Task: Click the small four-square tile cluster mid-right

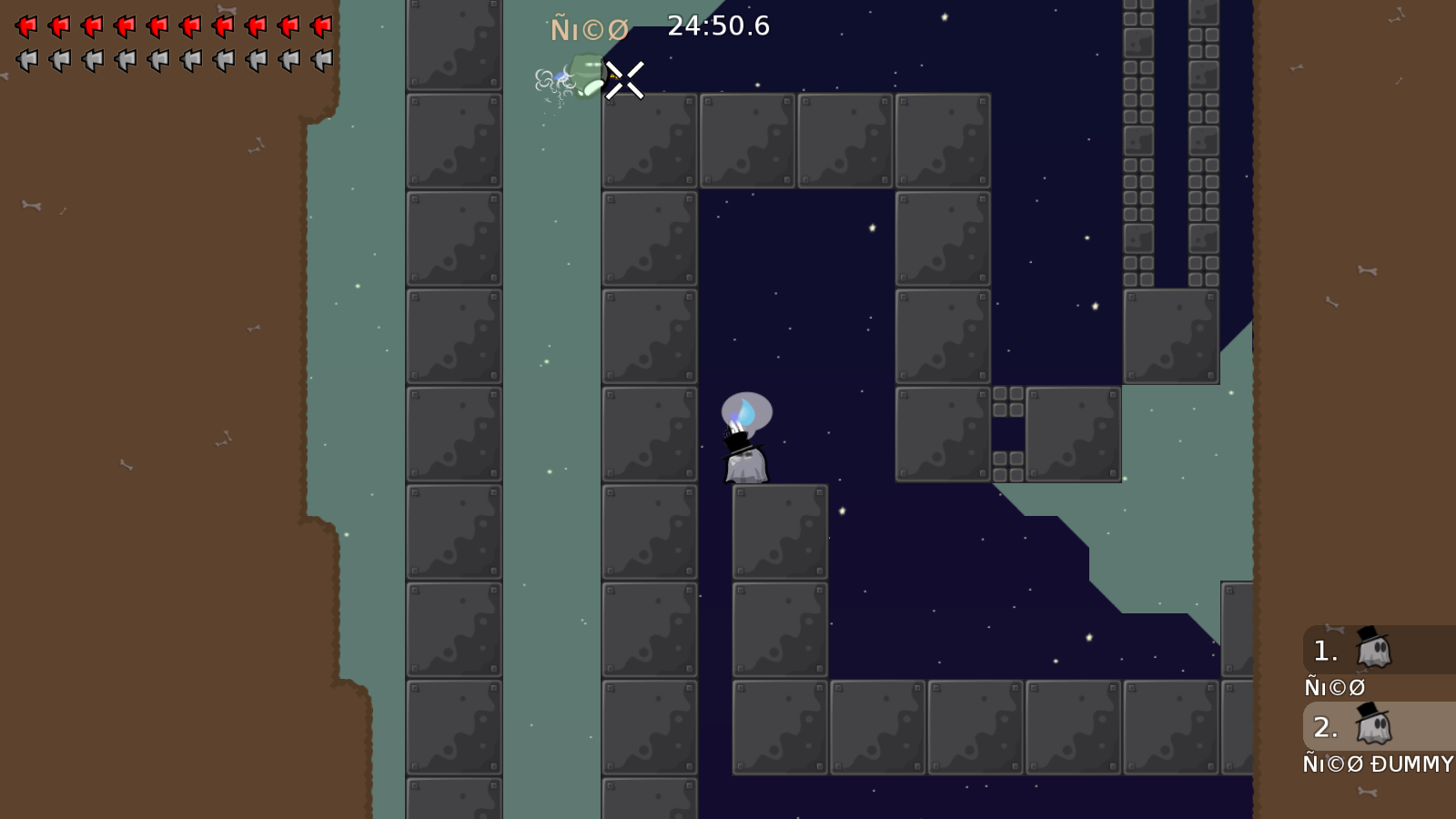Action: point(1008,403)
